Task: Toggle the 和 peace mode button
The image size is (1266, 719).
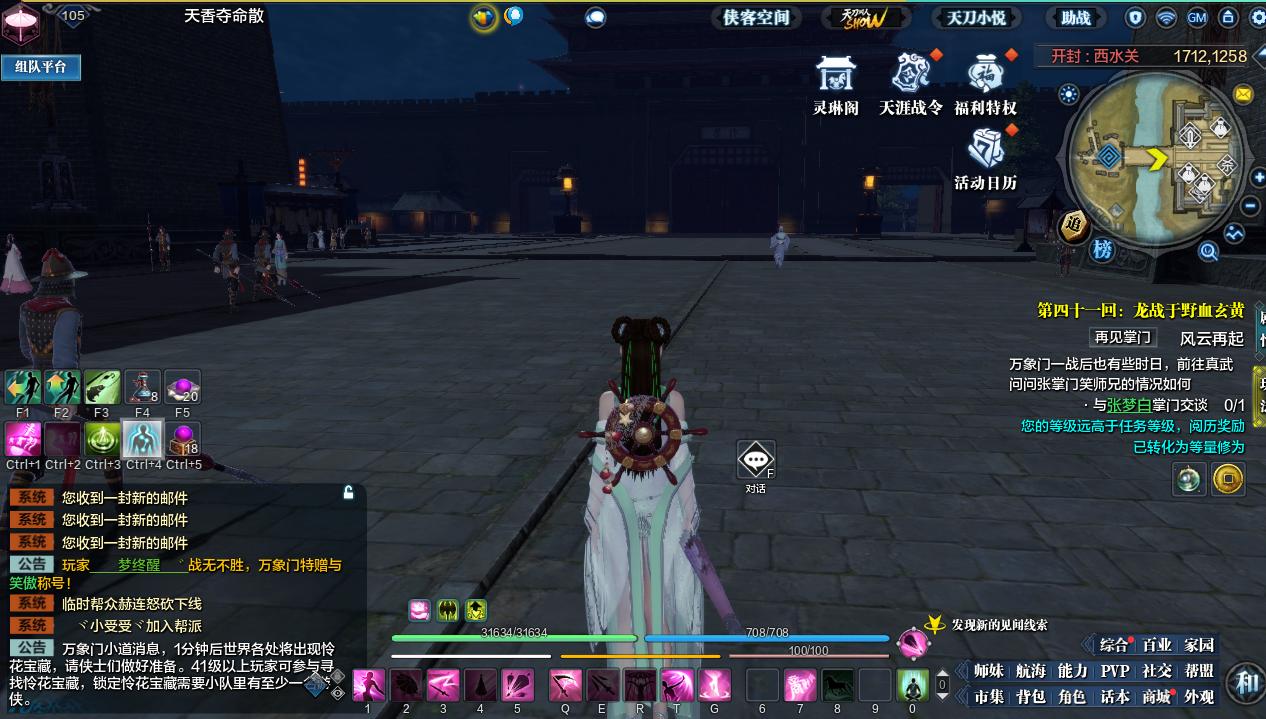Action: pos(1246,683)
